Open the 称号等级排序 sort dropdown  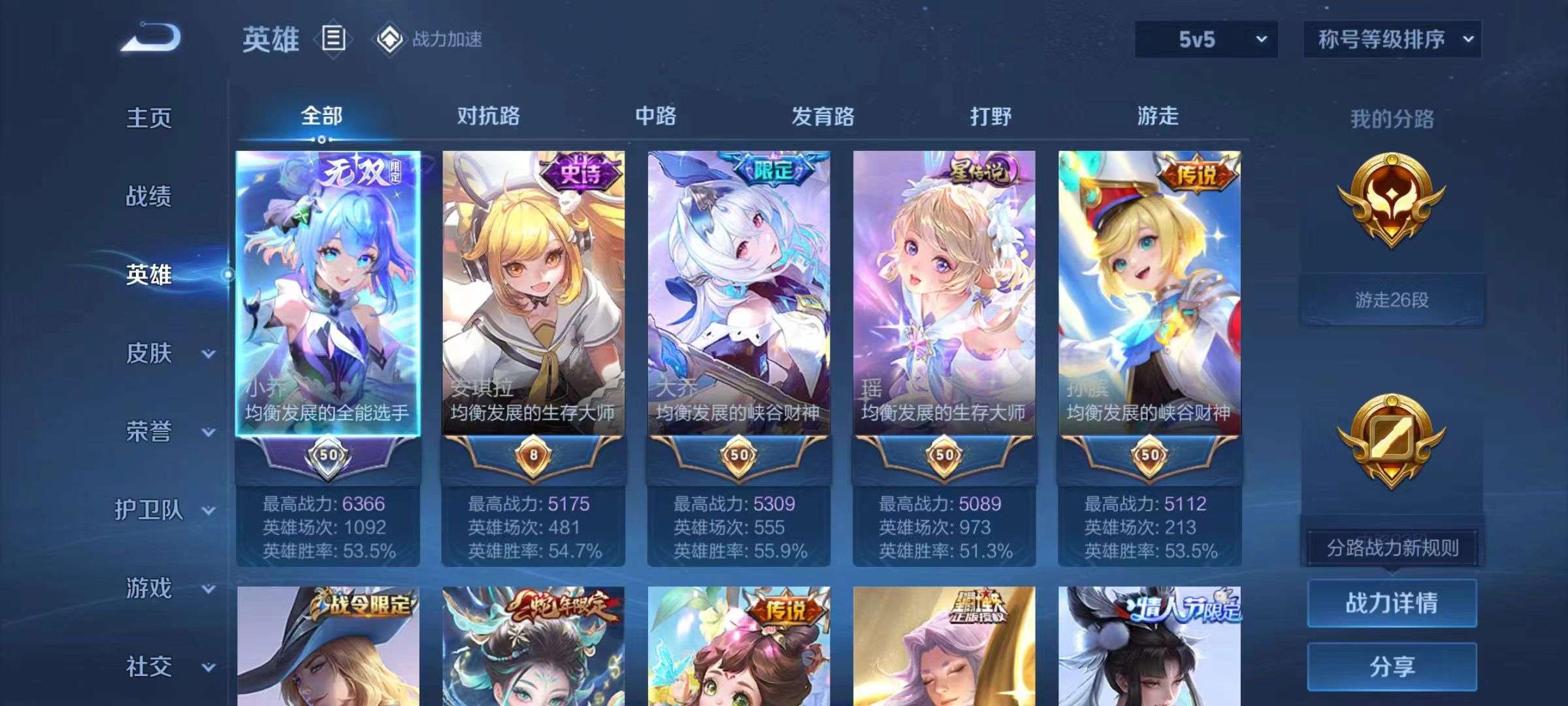(1392, 39)
